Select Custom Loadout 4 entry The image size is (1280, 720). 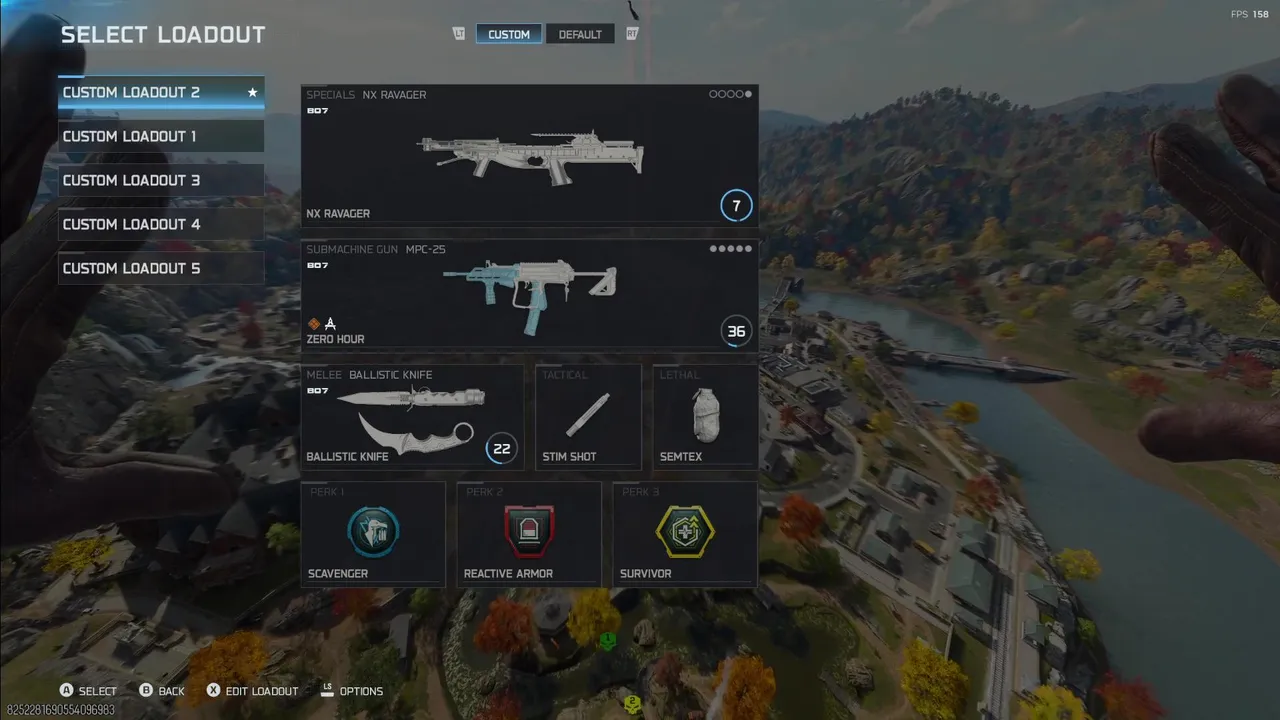point(160,224)
